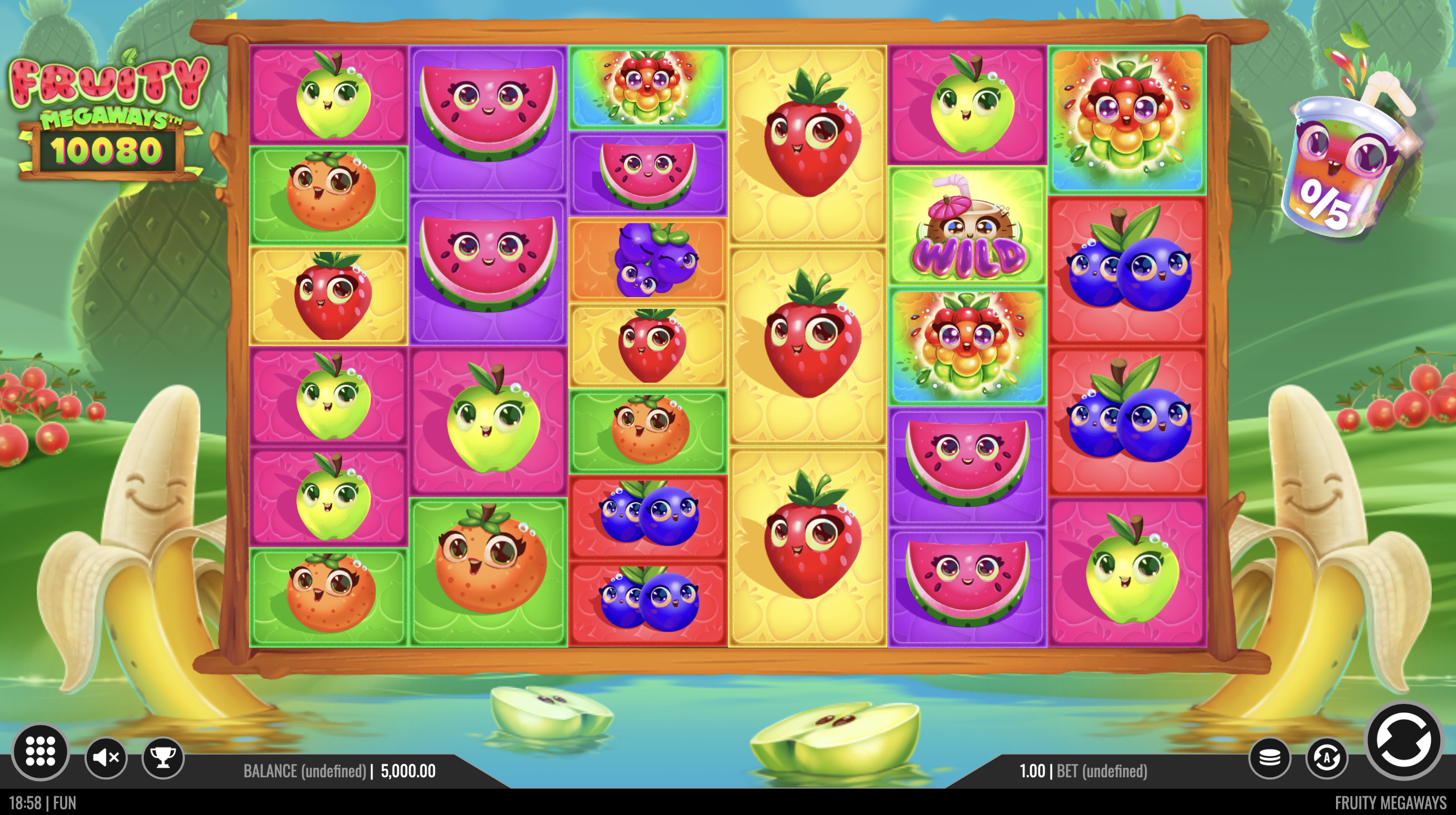
Task: Toggle the muted sound speaker icon
Action: point(106,758)
